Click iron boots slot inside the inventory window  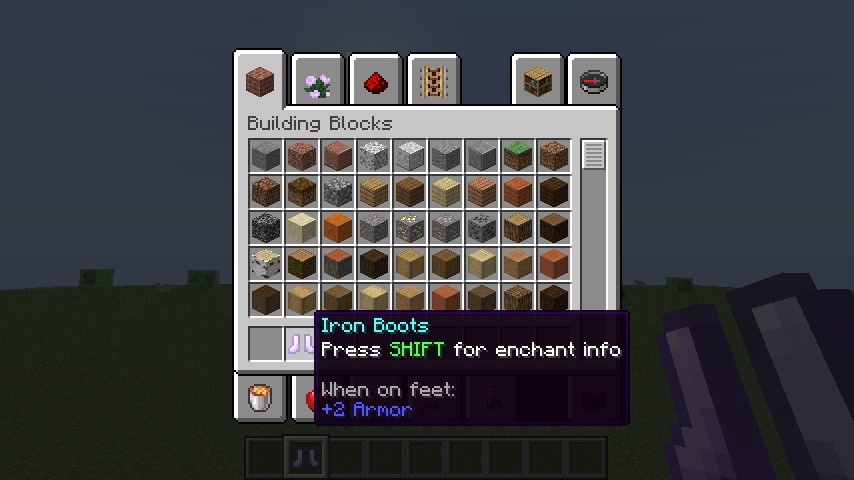(301, 344)
